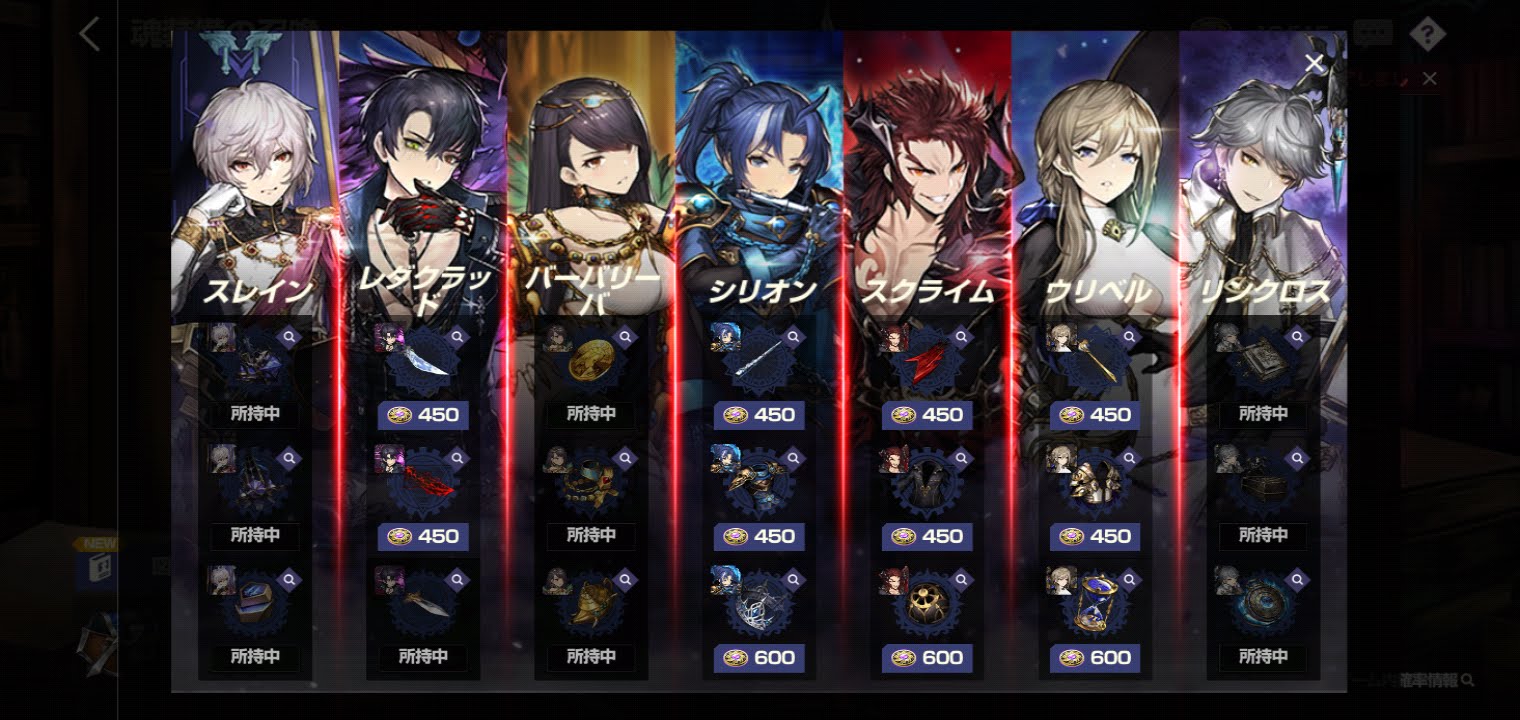
Task: Buy シリオン's weapon for 450 coins
Action: [758, 415]
